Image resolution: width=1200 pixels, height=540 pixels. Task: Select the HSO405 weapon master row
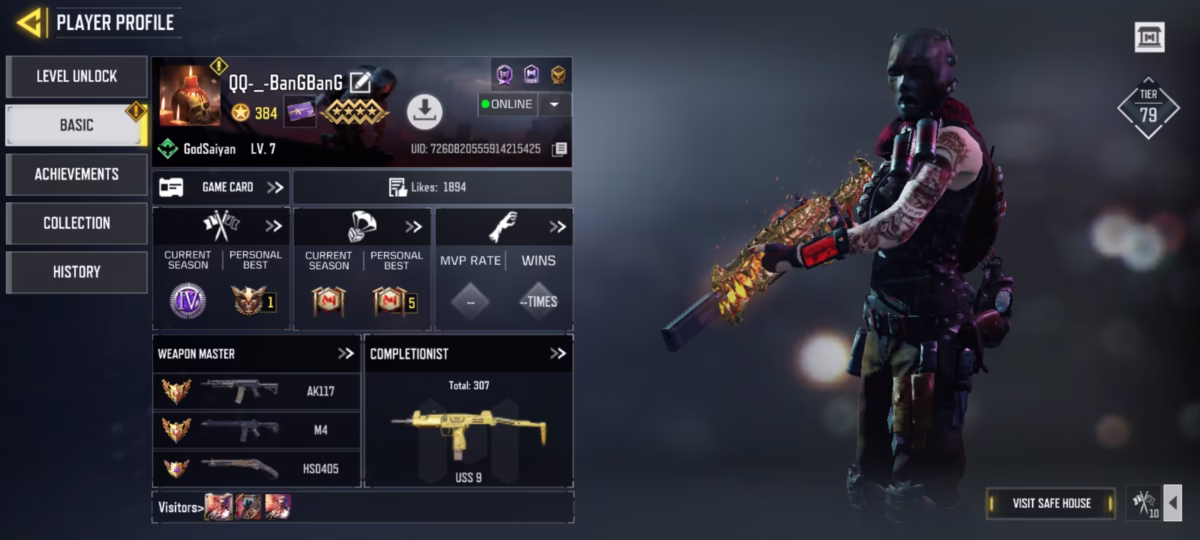(x=256, y=468)
